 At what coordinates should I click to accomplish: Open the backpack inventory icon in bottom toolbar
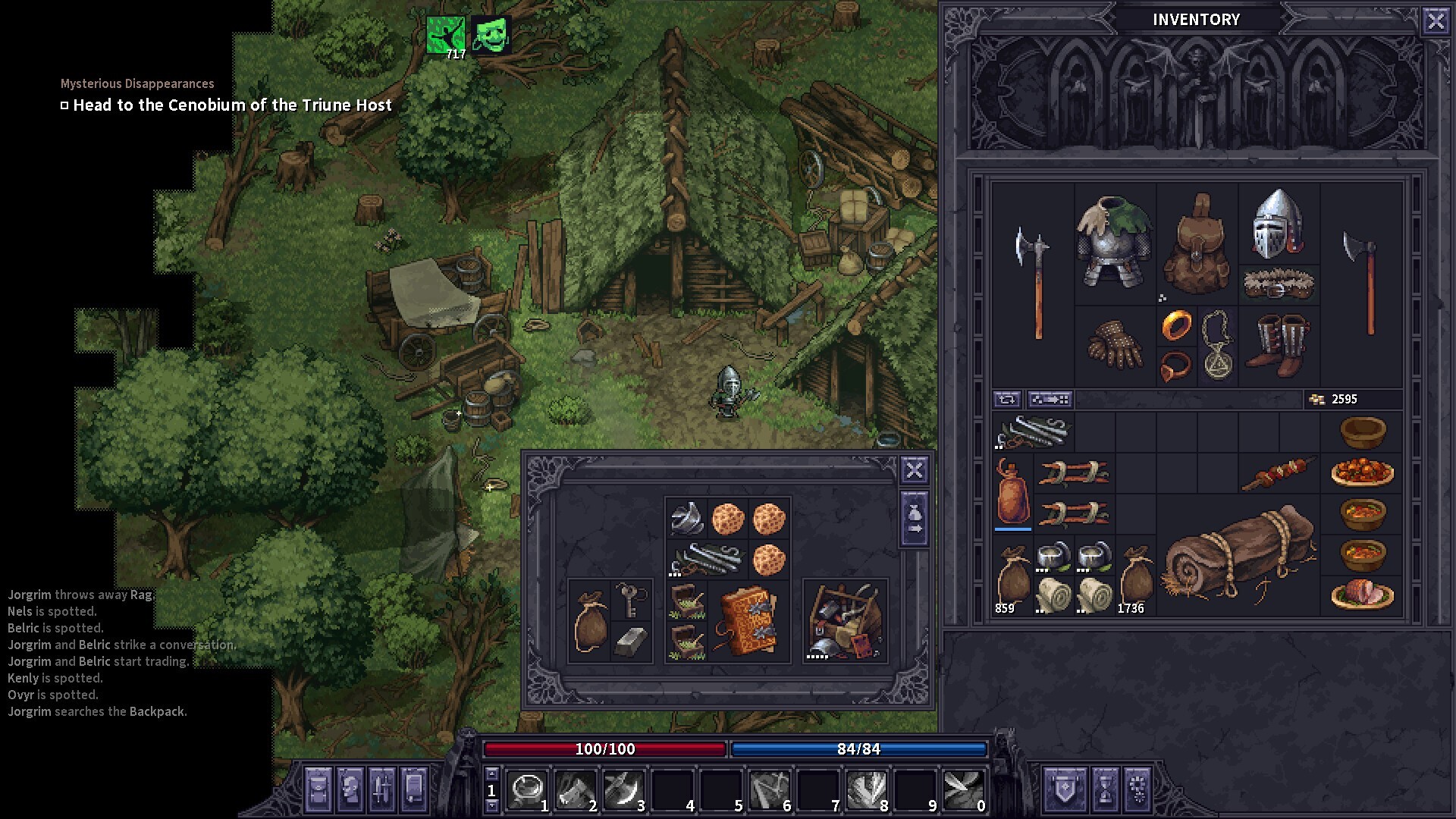(x=318, y=789)
